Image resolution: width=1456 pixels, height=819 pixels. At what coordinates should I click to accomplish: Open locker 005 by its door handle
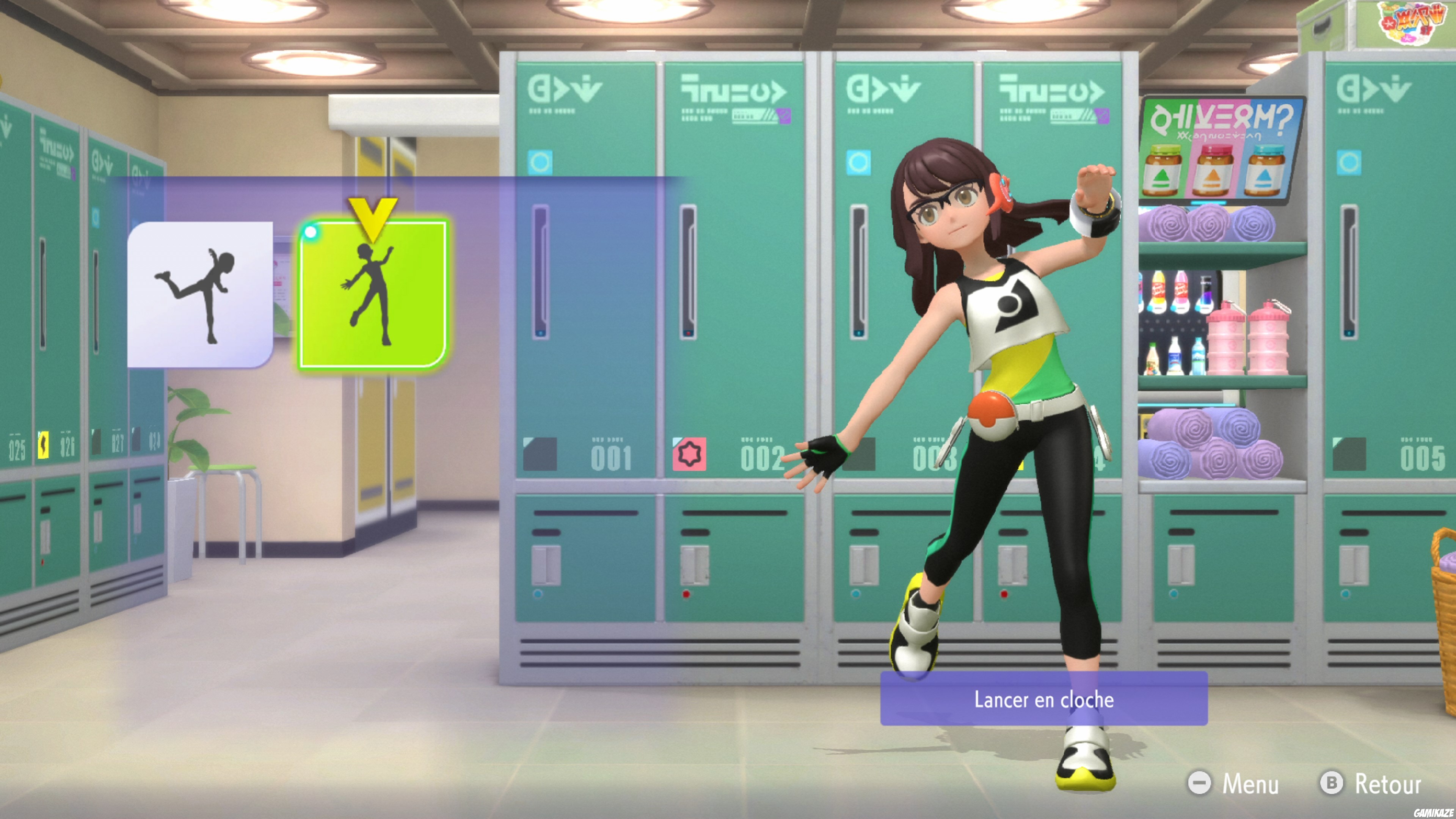click(x=1350, y=270)
